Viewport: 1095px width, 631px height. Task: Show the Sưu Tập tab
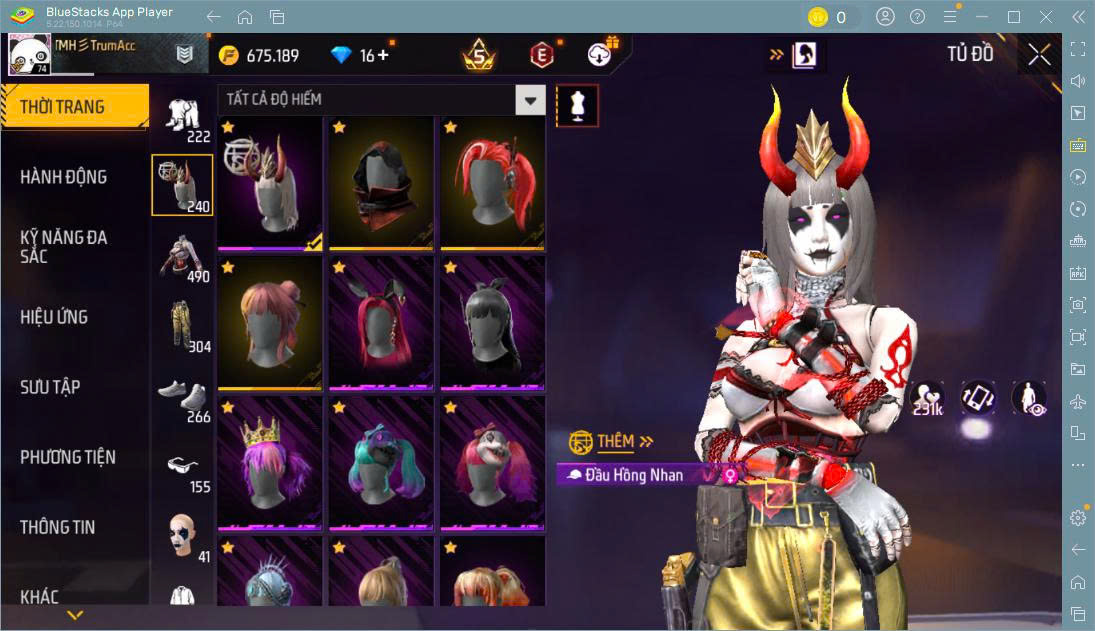pos(50,387)
